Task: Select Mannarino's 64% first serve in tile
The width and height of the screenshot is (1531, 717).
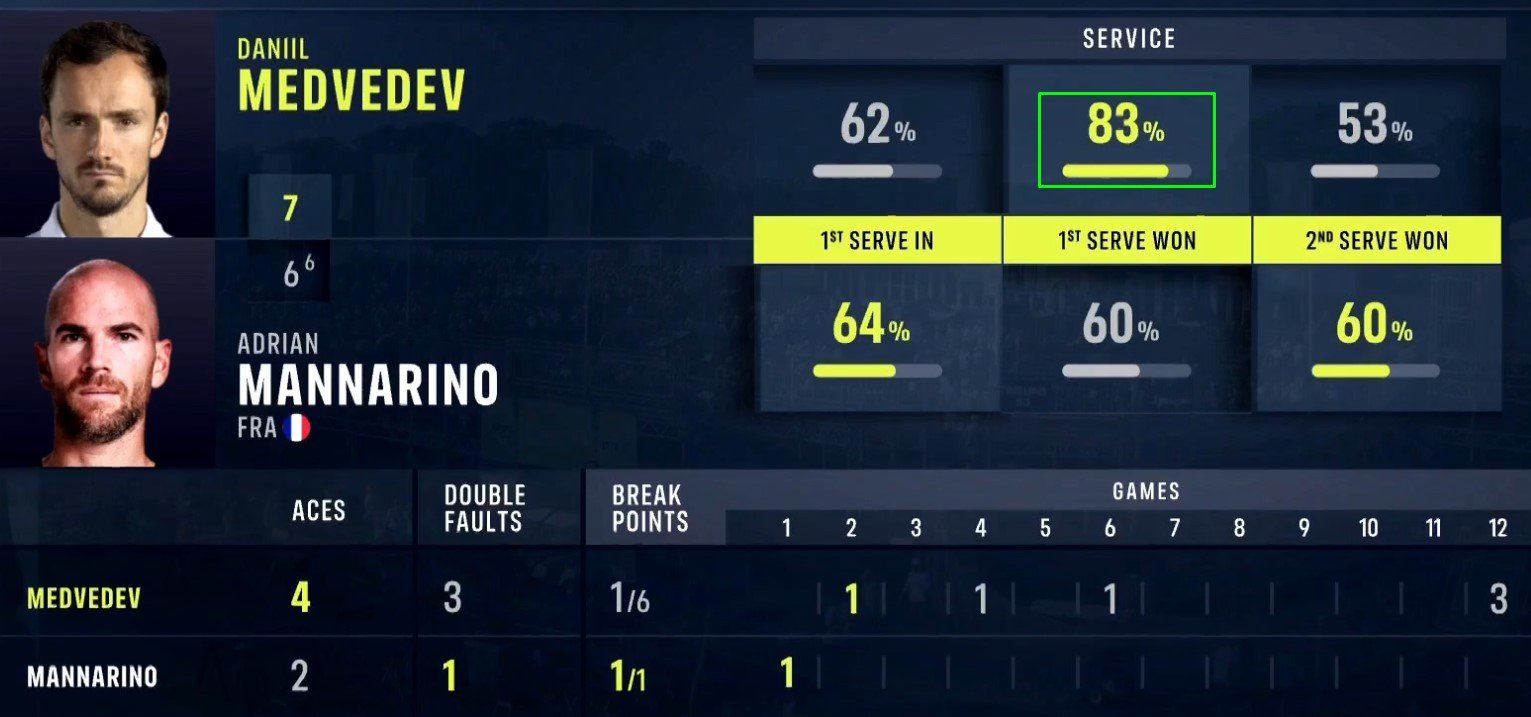Action: coord(877,338)
